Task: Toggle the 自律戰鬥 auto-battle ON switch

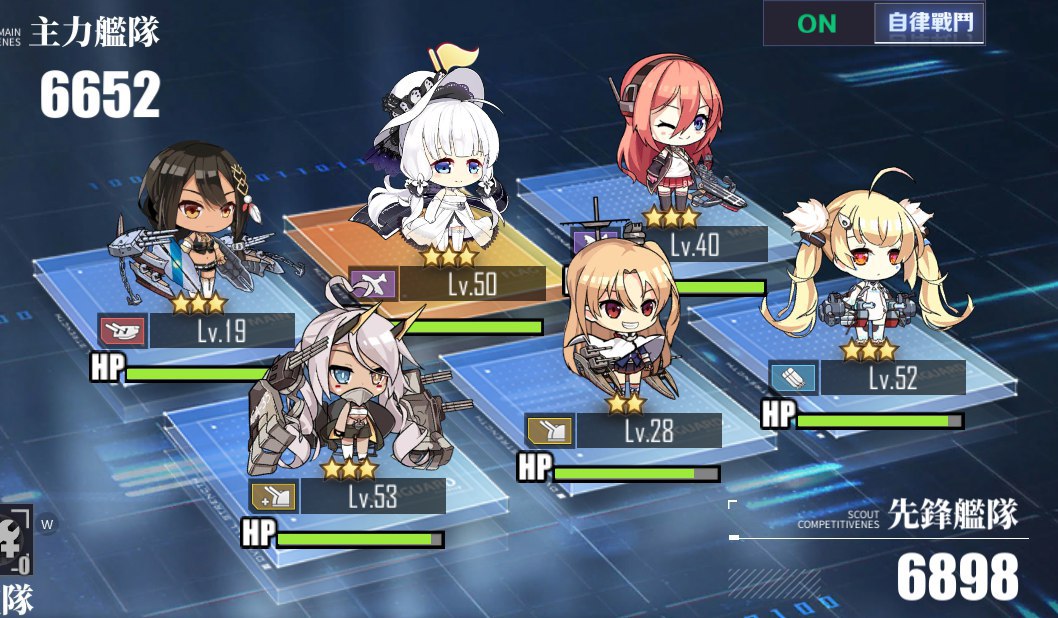Action: click(872, 23)
